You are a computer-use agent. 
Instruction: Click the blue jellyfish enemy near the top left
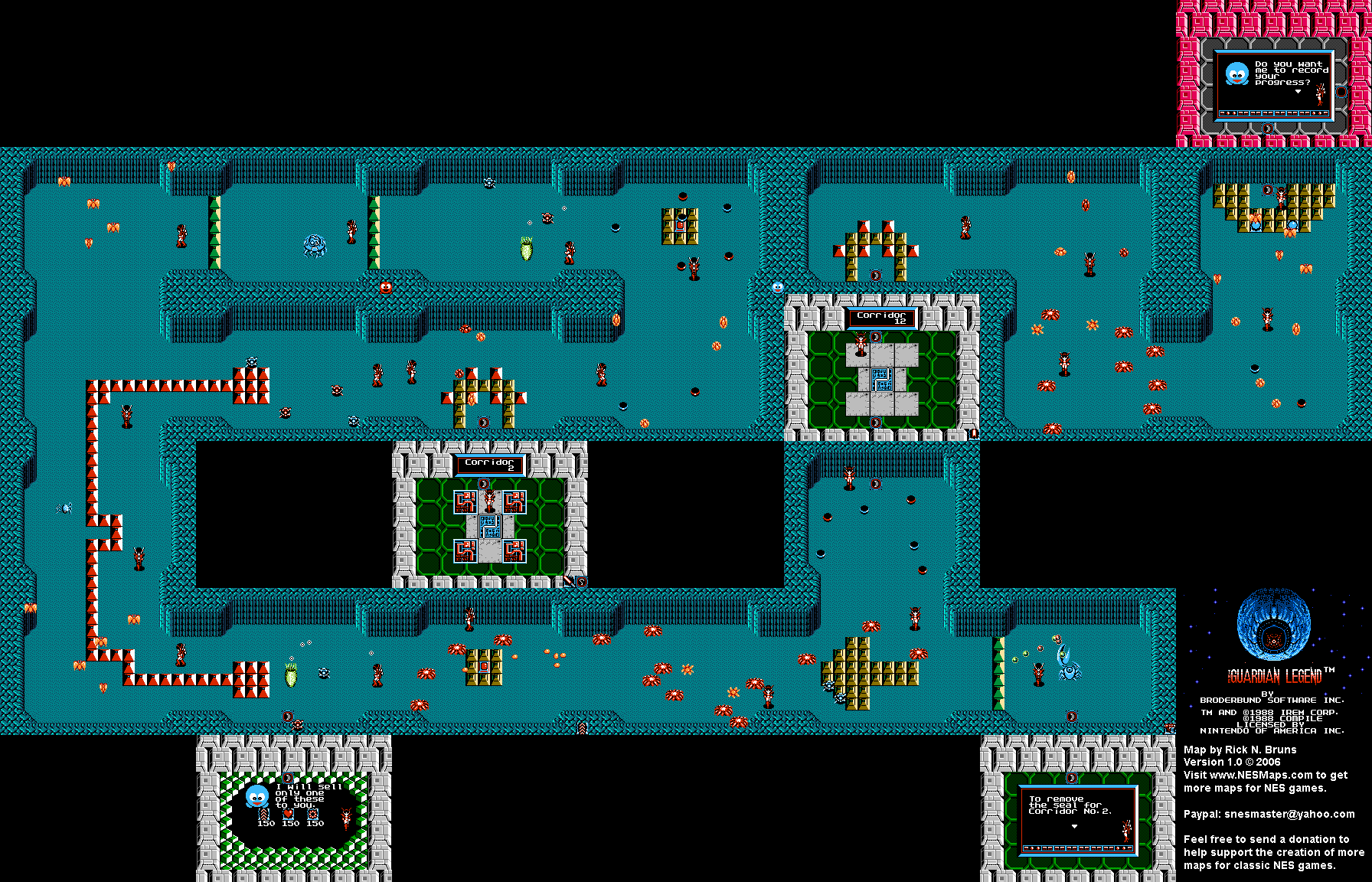[314, 245]
